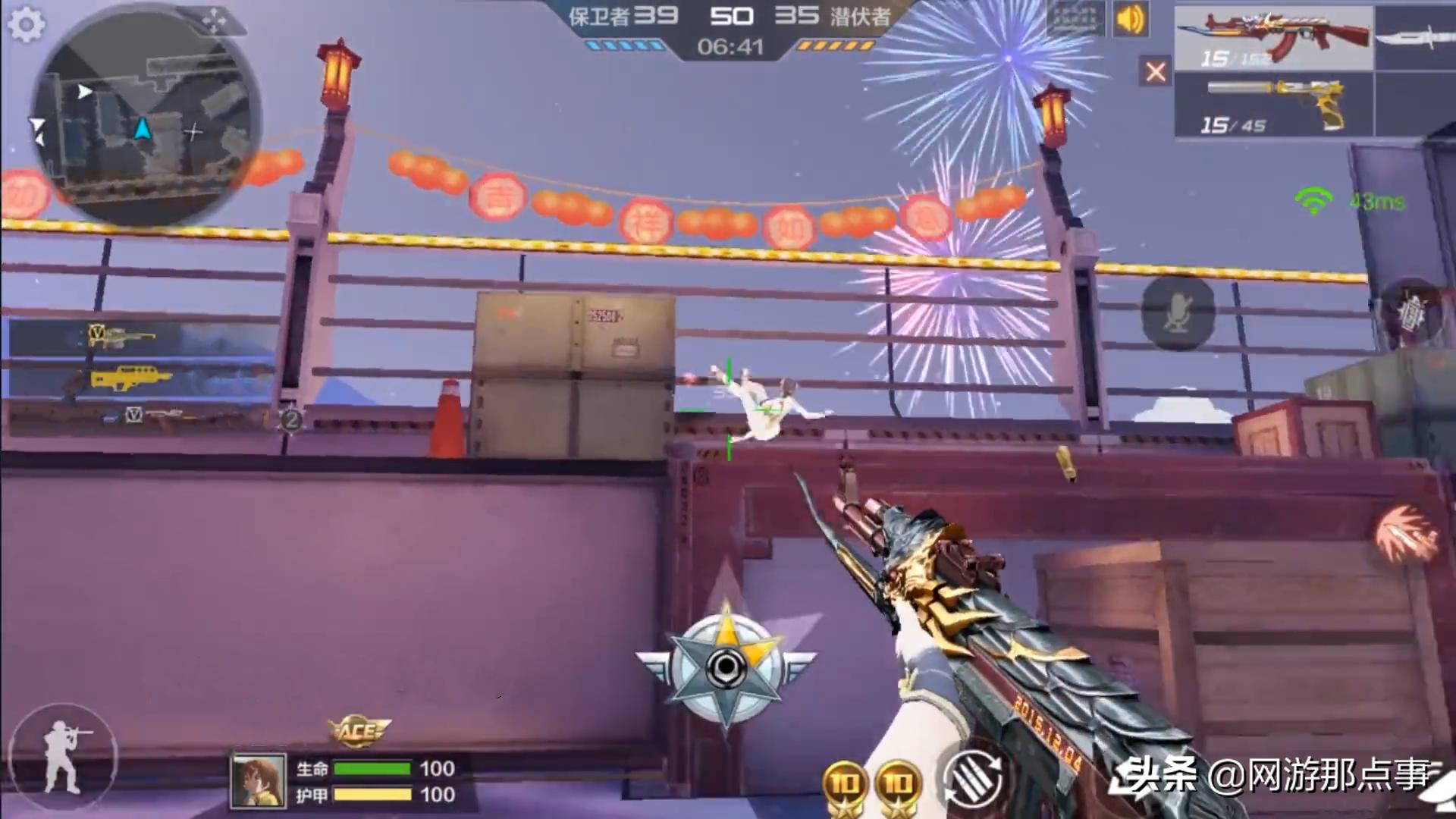Tap the star-shaped fire button
This screenshot has width=1456, height=819.
(726, 667)
